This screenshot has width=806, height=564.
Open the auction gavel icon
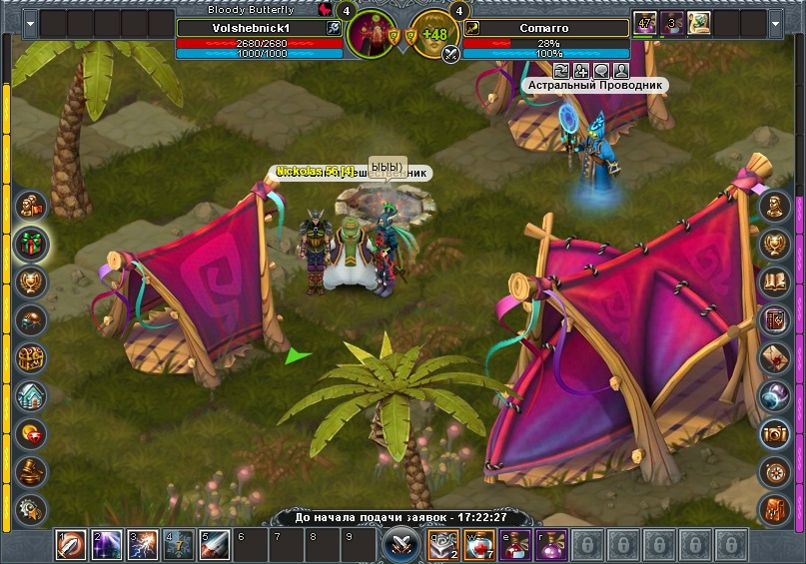tap(31, 471)
